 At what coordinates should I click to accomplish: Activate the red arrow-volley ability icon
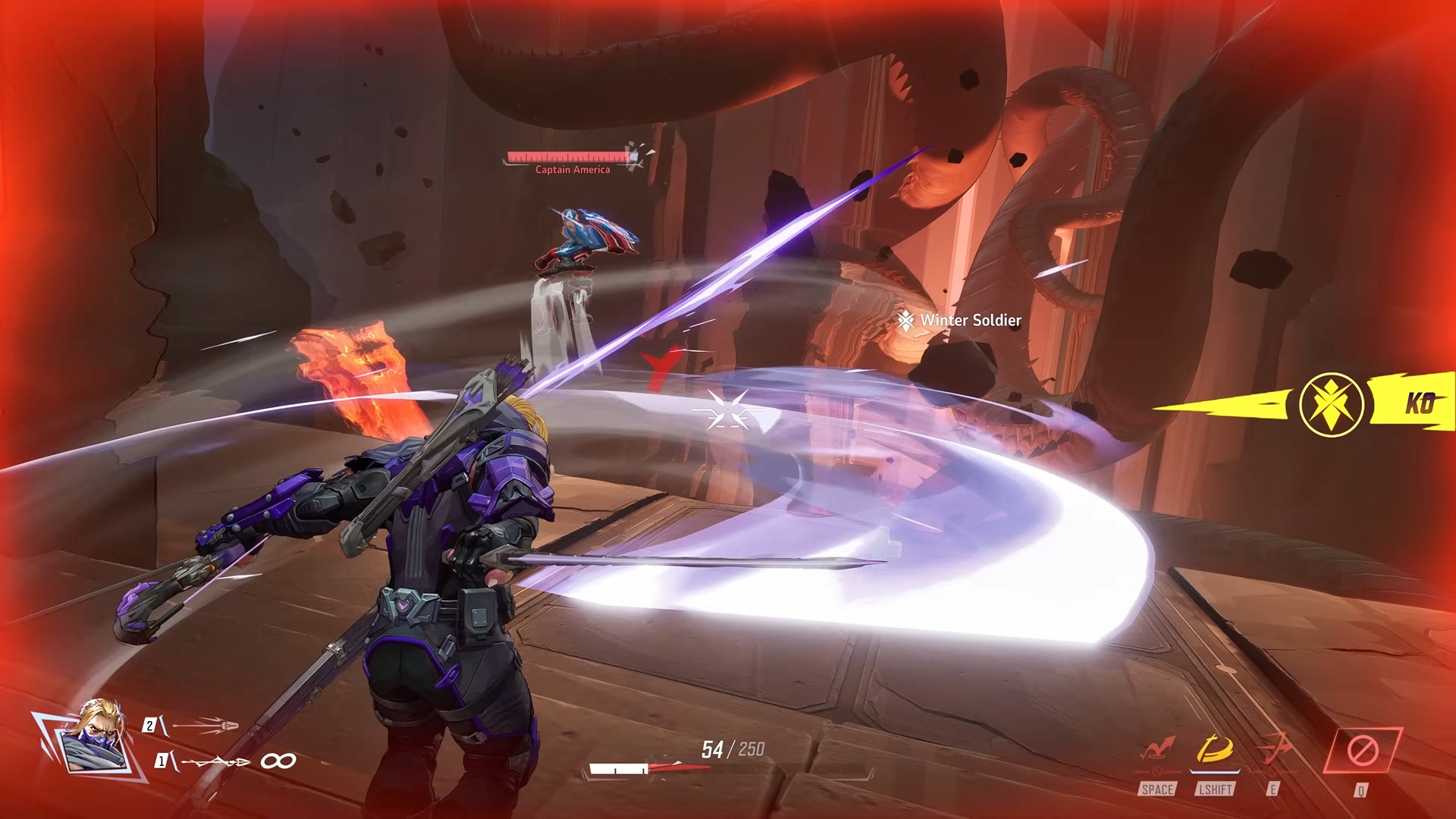(x=1274, y=749)
